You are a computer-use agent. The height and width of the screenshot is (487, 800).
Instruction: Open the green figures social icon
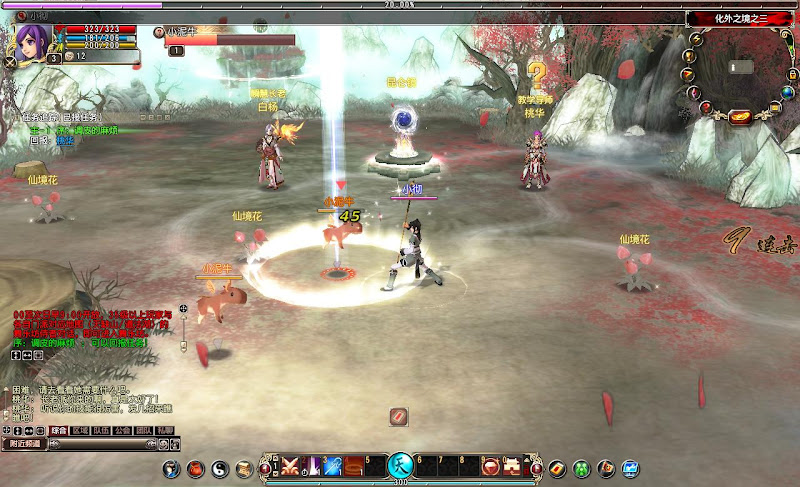581,468
